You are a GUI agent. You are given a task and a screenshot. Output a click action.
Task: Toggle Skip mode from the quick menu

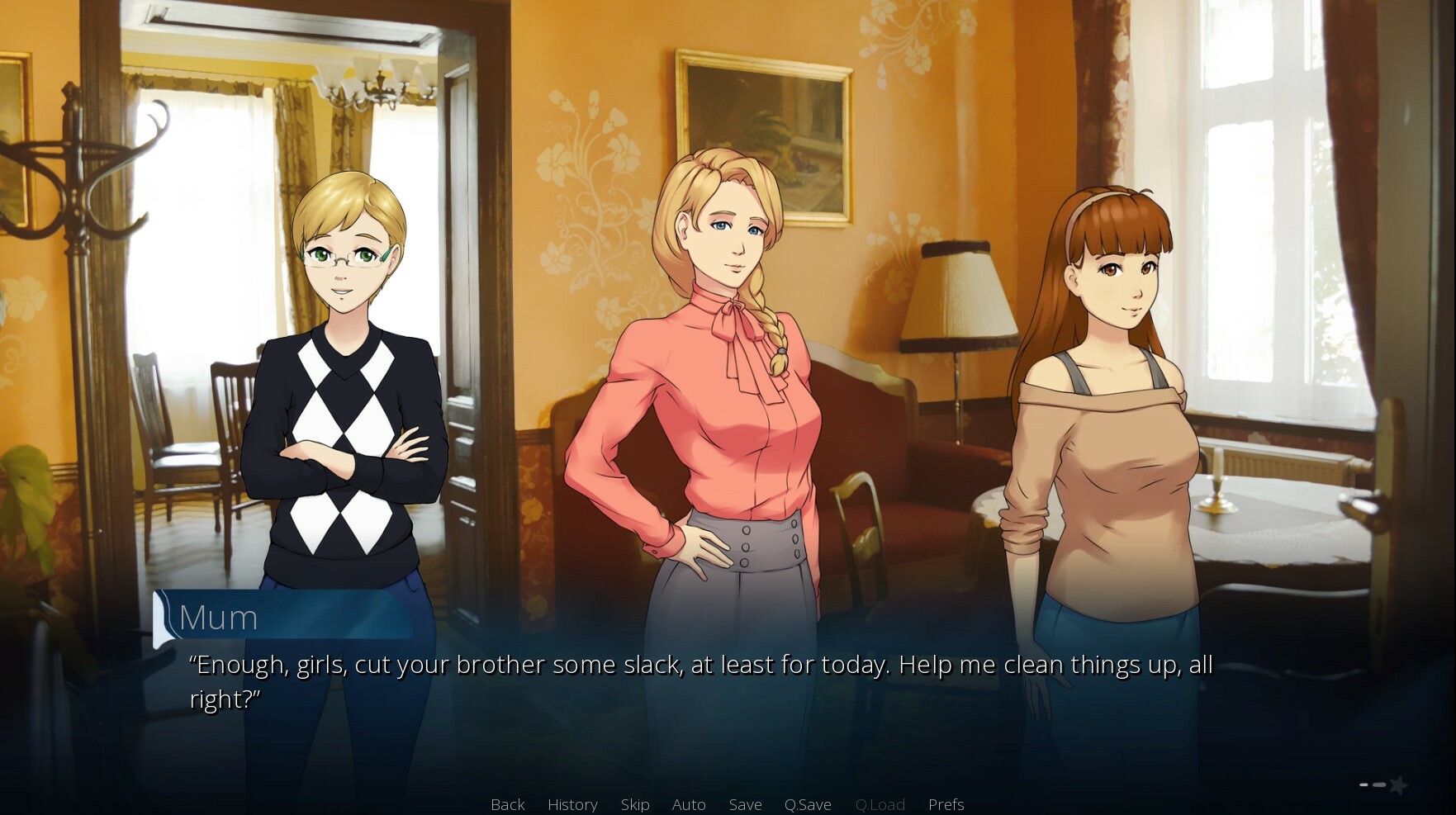tap(634, 803)
